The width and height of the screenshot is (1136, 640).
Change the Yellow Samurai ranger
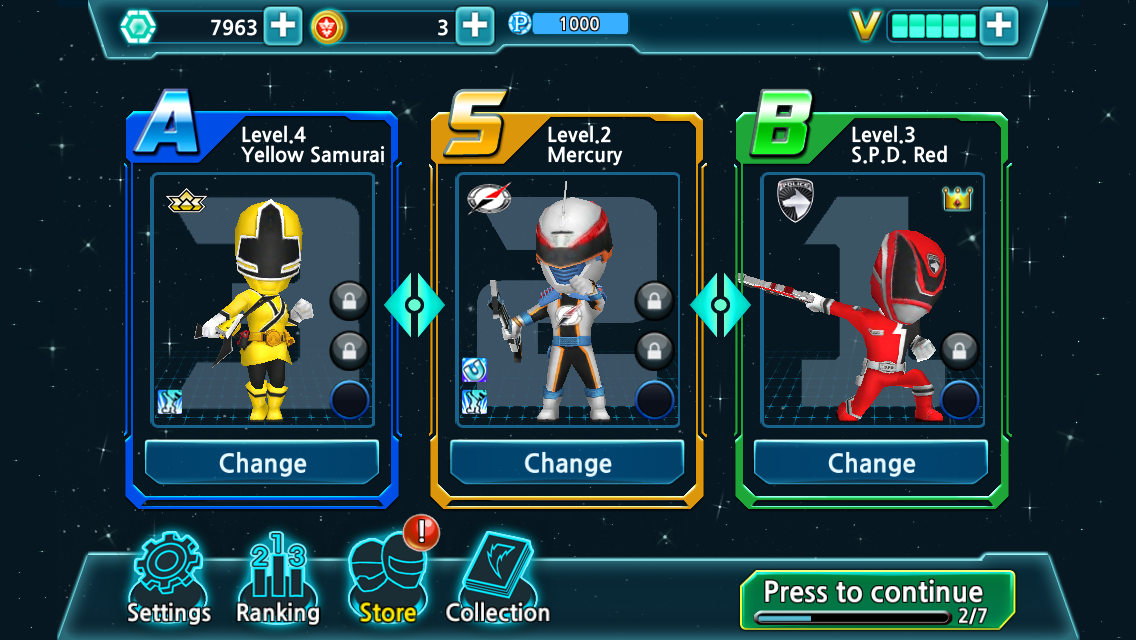point(262,463)
